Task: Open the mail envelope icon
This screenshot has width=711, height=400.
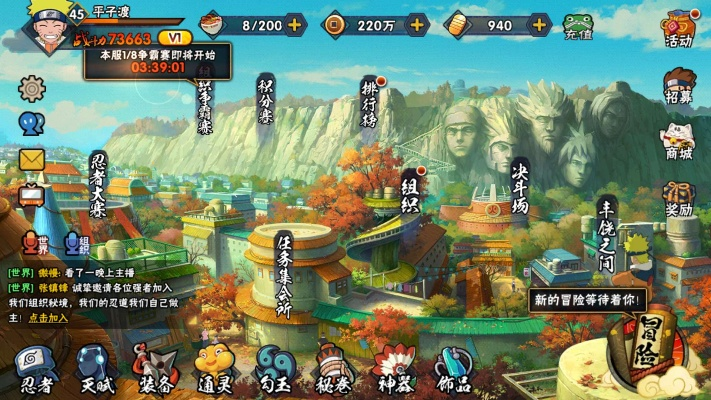Action: point(32,159)
